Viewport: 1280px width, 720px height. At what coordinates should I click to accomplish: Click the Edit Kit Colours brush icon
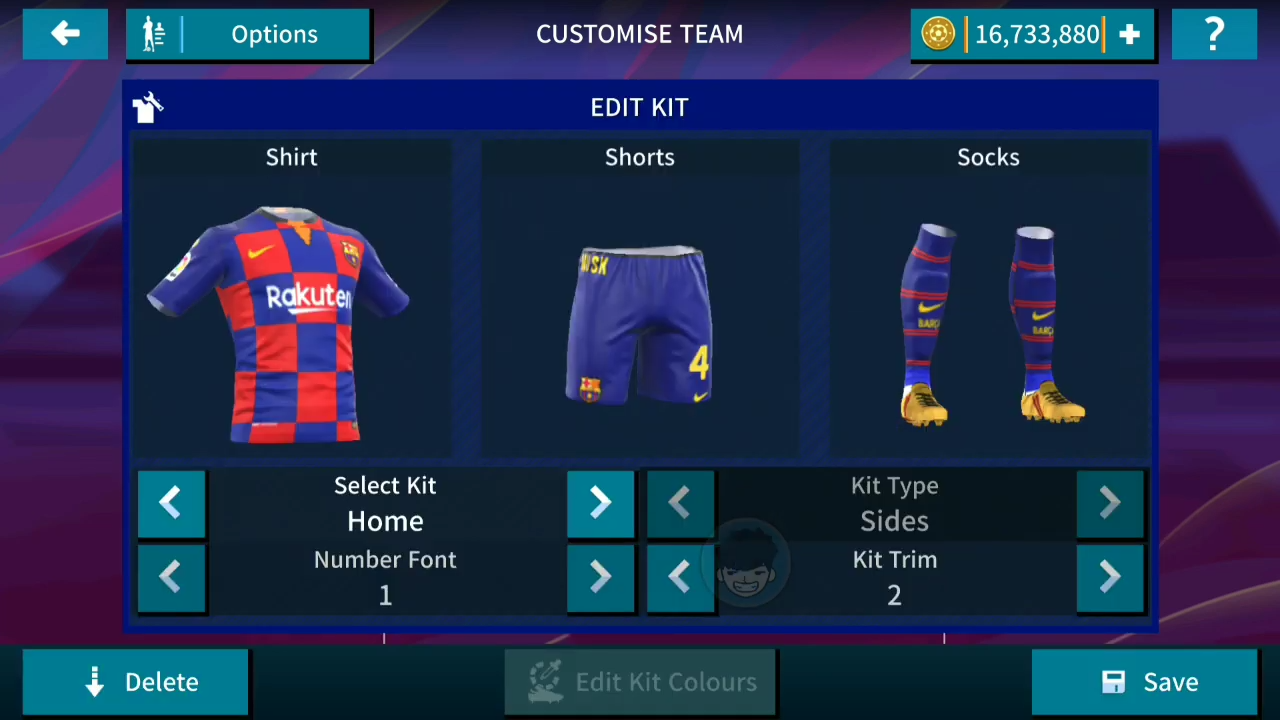[546, 681]
